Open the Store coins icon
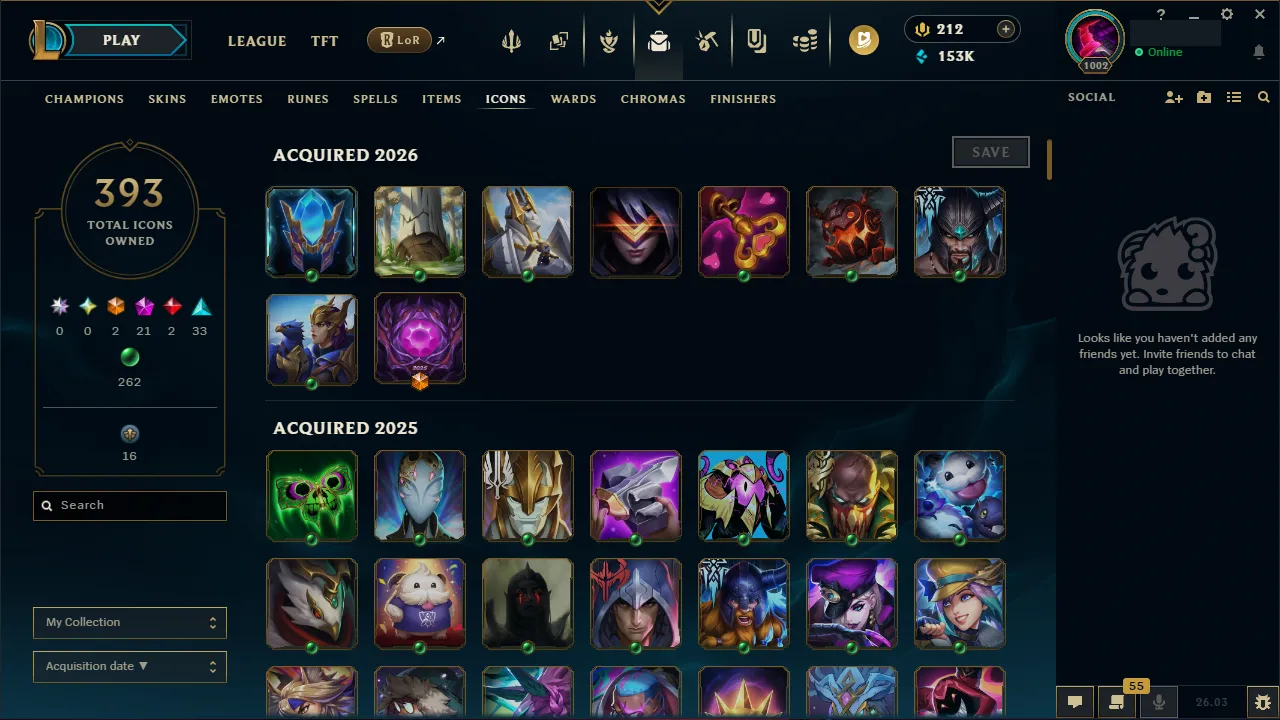The image size is (1280, 720). 806,40
